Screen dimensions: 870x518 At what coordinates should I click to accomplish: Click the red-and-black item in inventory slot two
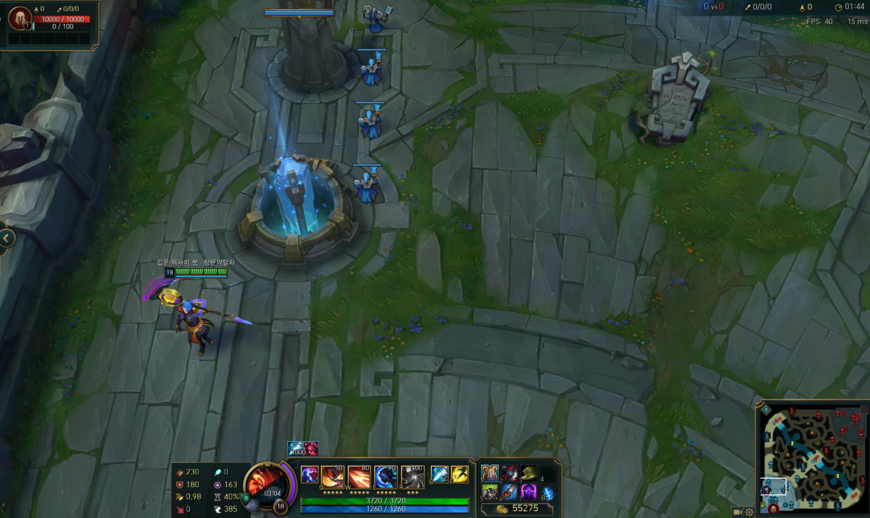509,474
